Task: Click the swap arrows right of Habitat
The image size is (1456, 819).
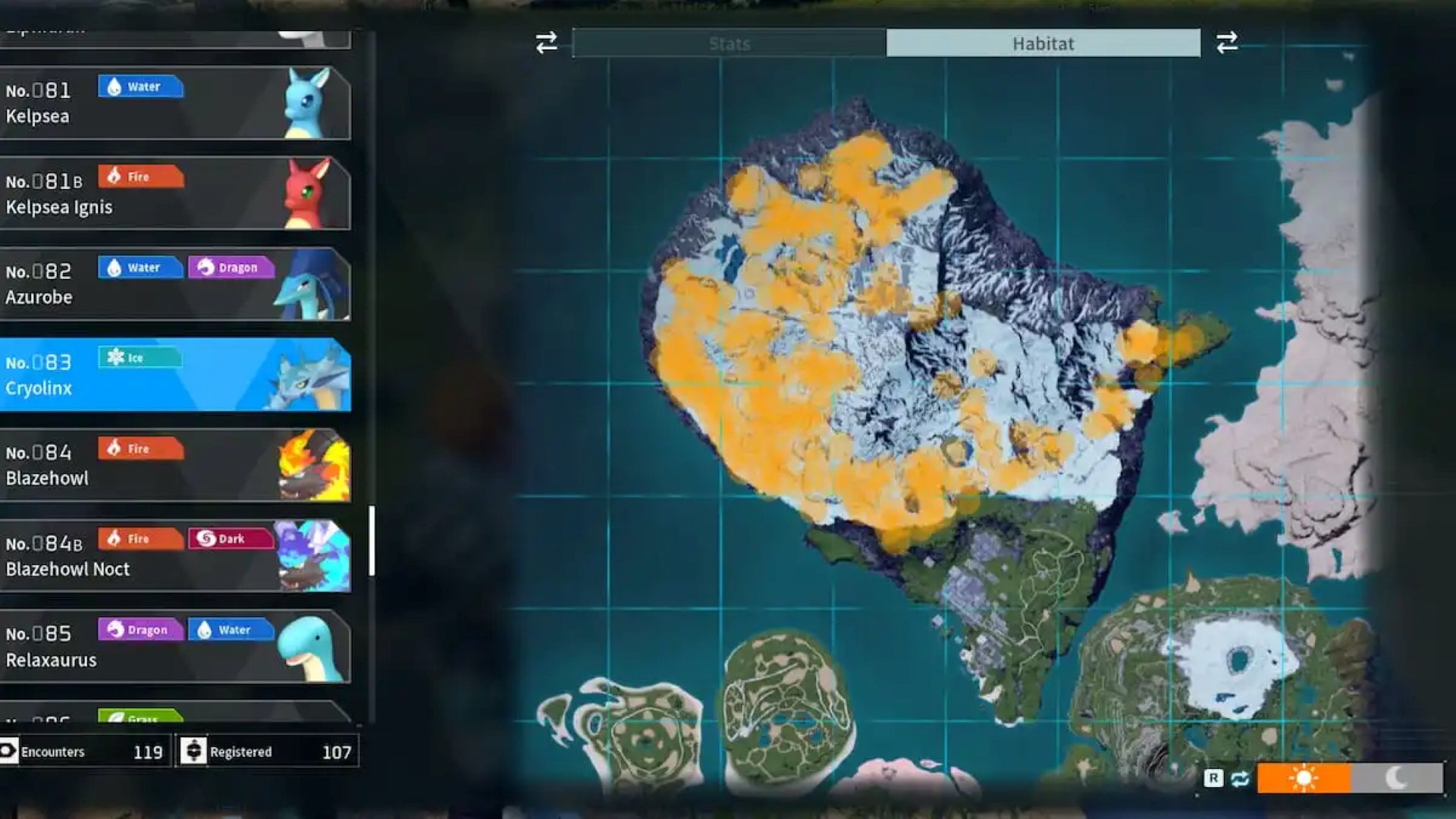Action: coord(1227,42)
